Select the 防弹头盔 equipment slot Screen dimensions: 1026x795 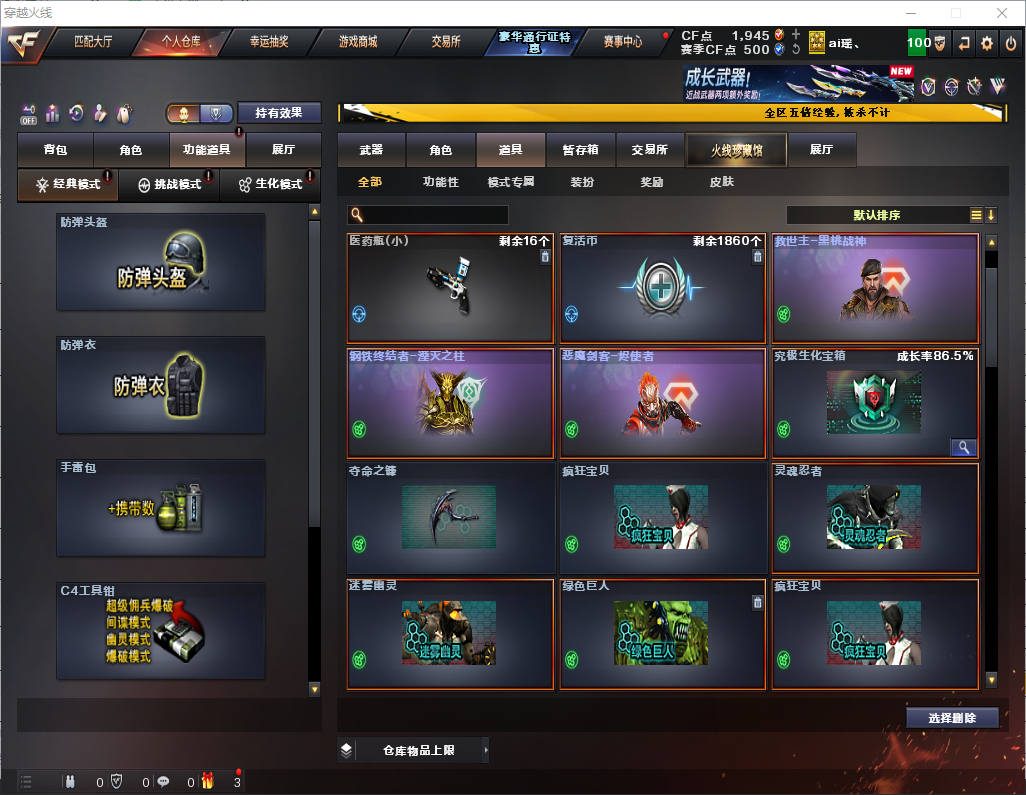tap(161, 262)
